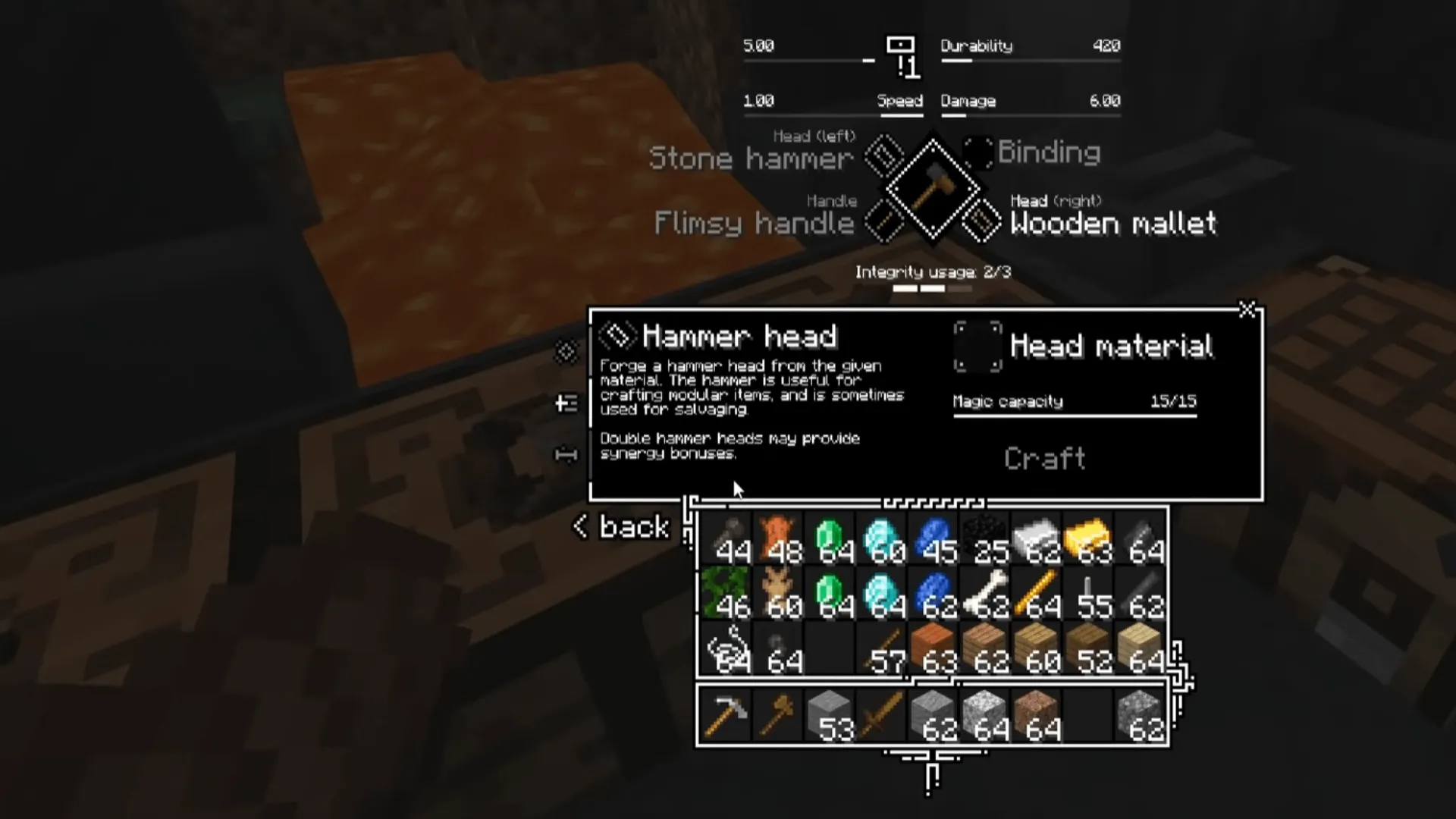Screen dimensions: 1456x819
Task: Select the Flimsy handle slot
Action: 882,221
